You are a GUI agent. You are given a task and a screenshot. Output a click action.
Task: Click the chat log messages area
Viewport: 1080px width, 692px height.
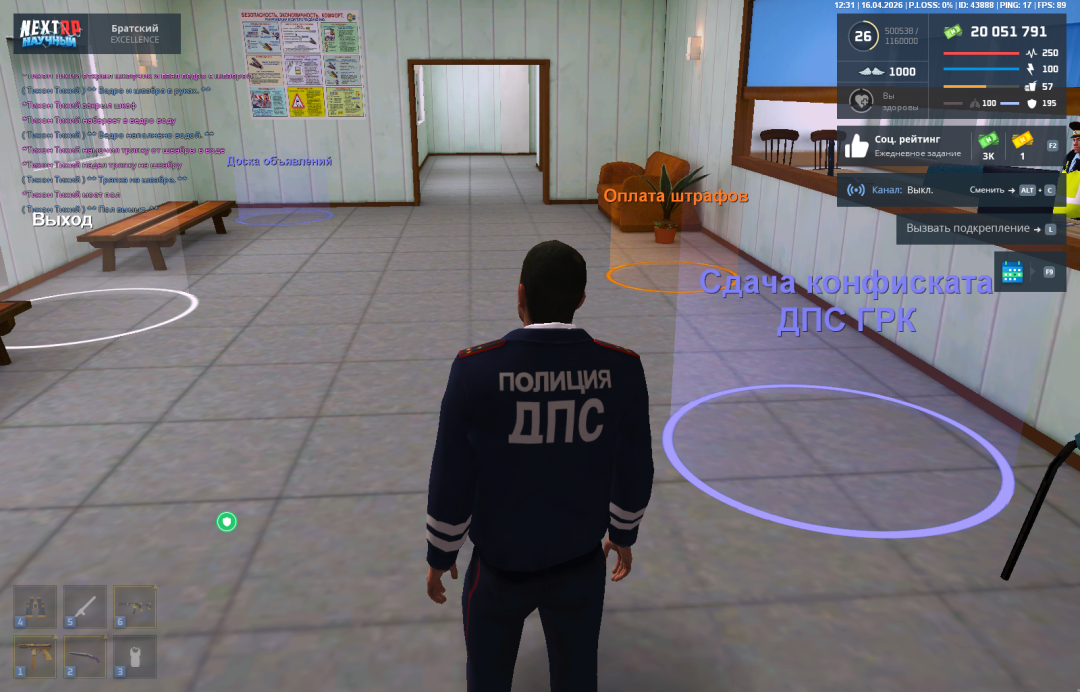point(120,140)
